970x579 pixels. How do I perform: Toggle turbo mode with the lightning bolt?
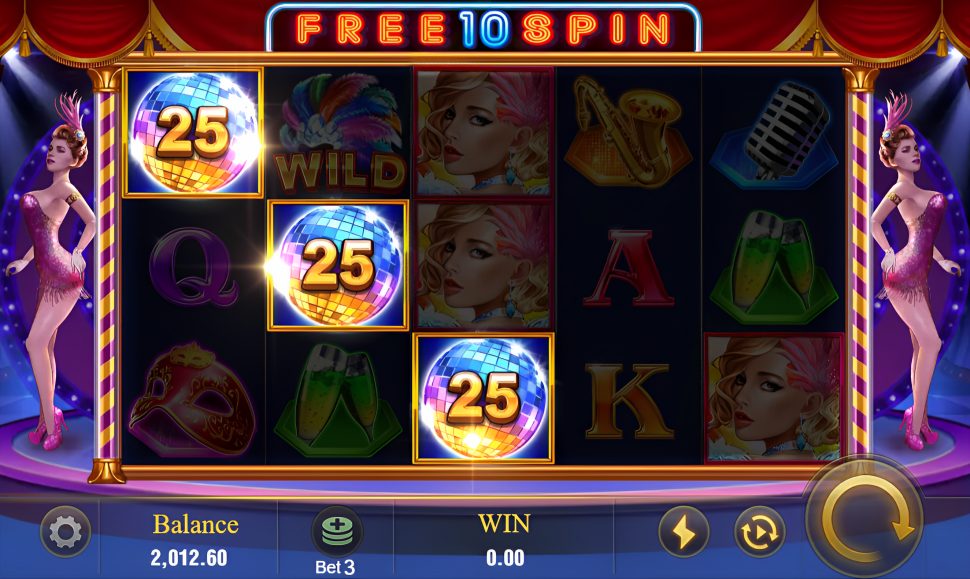[x=684, y=532]
